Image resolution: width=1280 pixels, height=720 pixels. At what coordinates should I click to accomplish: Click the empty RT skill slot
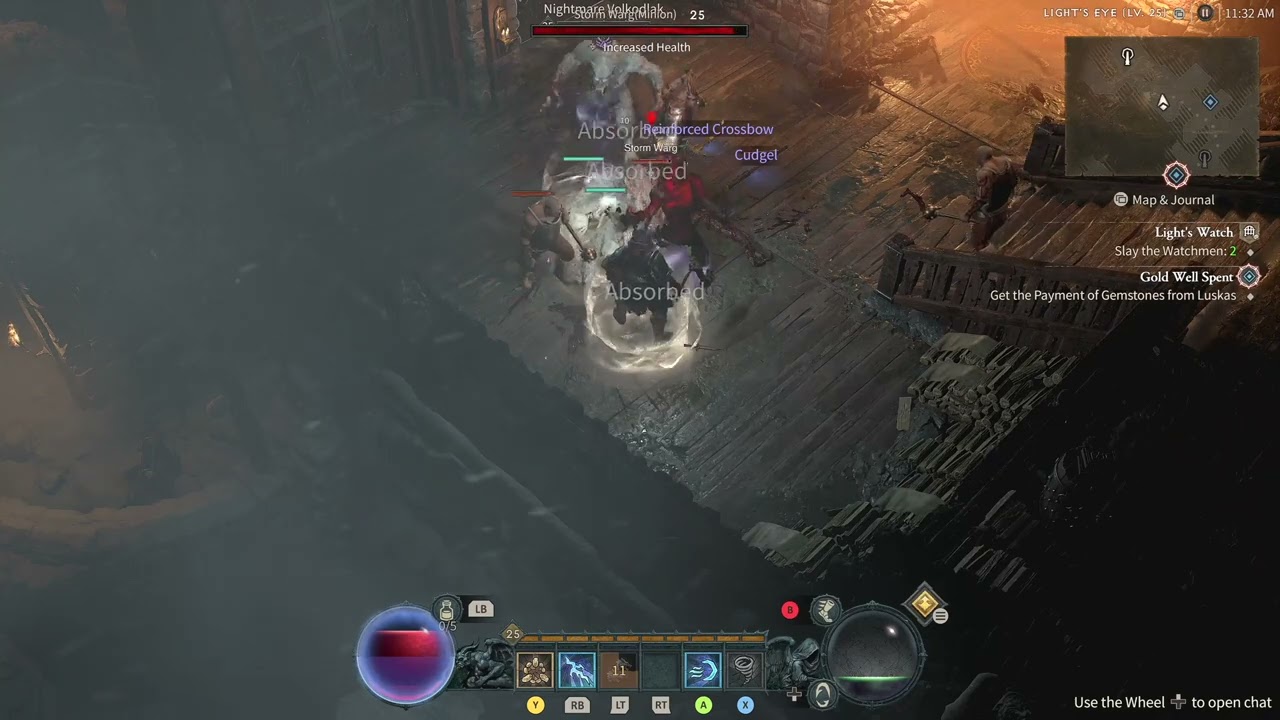coord(660,667)
